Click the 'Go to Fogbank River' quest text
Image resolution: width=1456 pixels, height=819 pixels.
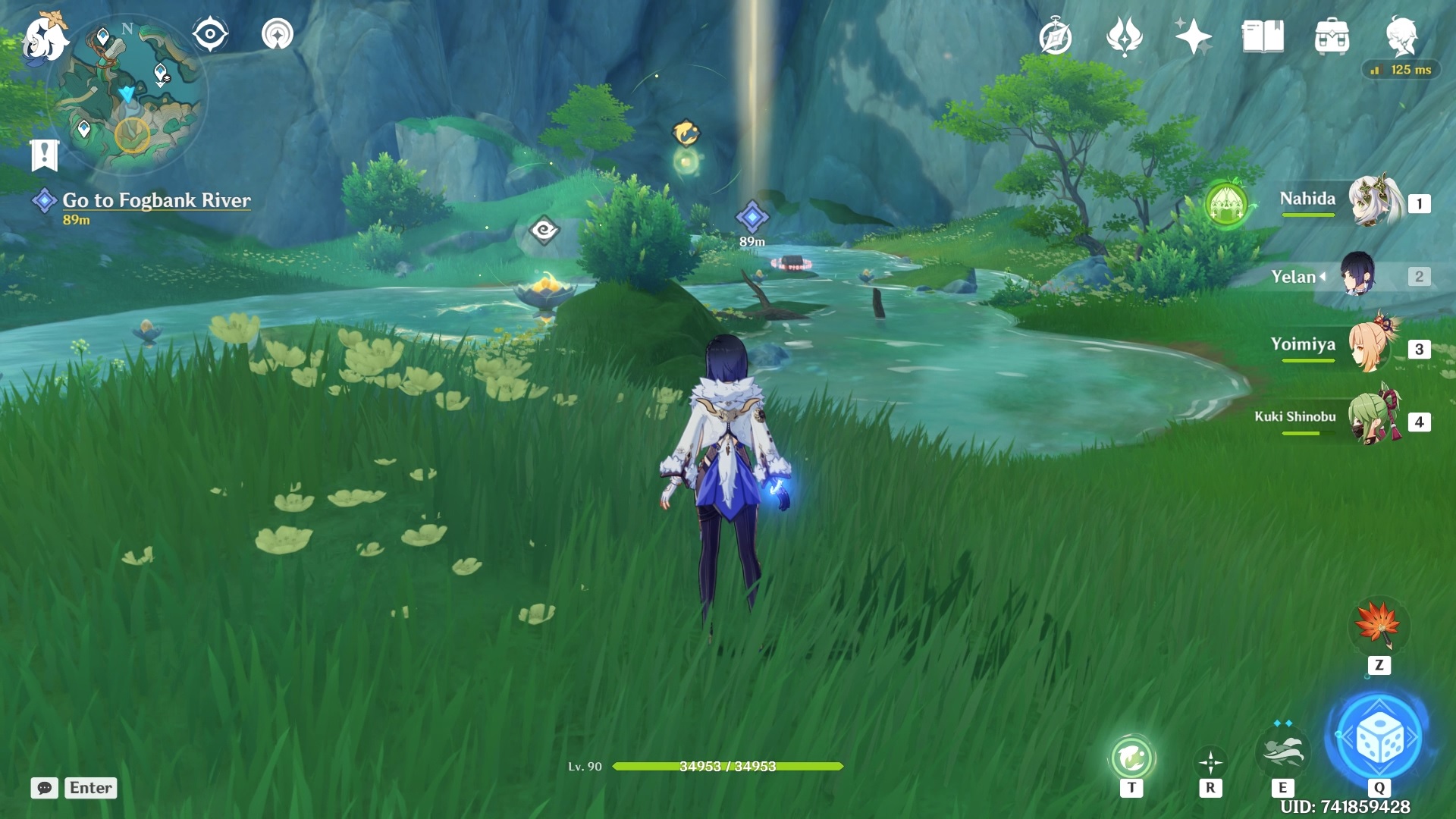pos(157,200)
